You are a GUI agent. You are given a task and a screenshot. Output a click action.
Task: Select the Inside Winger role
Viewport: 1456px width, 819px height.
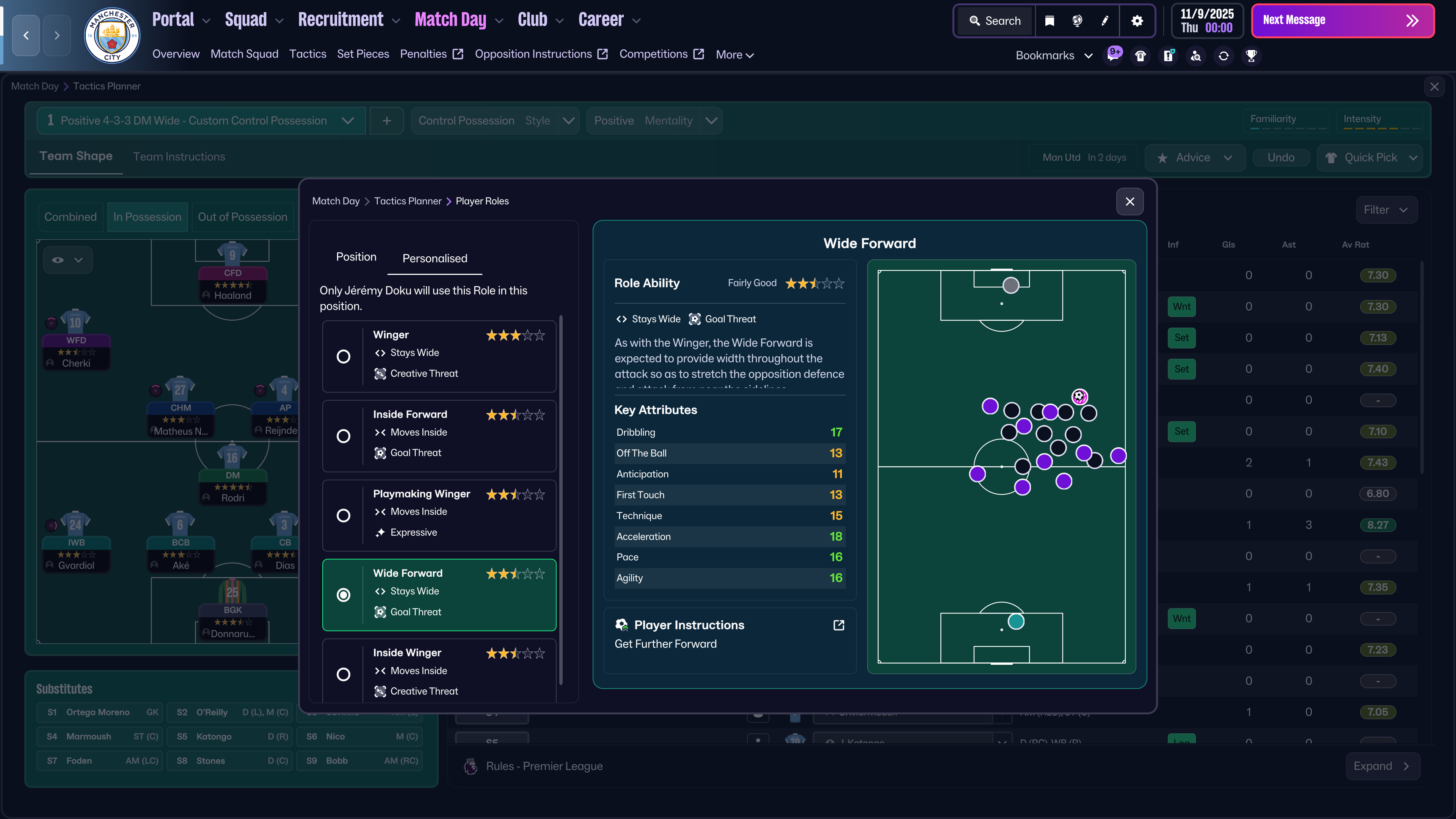(x=343, y=674)
